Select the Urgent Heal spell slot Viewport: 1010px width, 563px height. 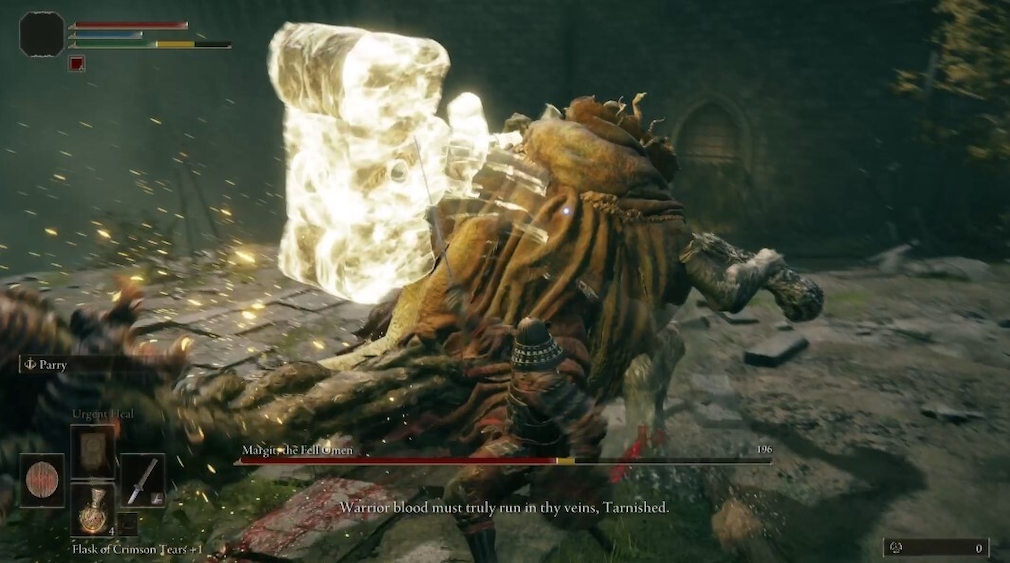[92, 451]
